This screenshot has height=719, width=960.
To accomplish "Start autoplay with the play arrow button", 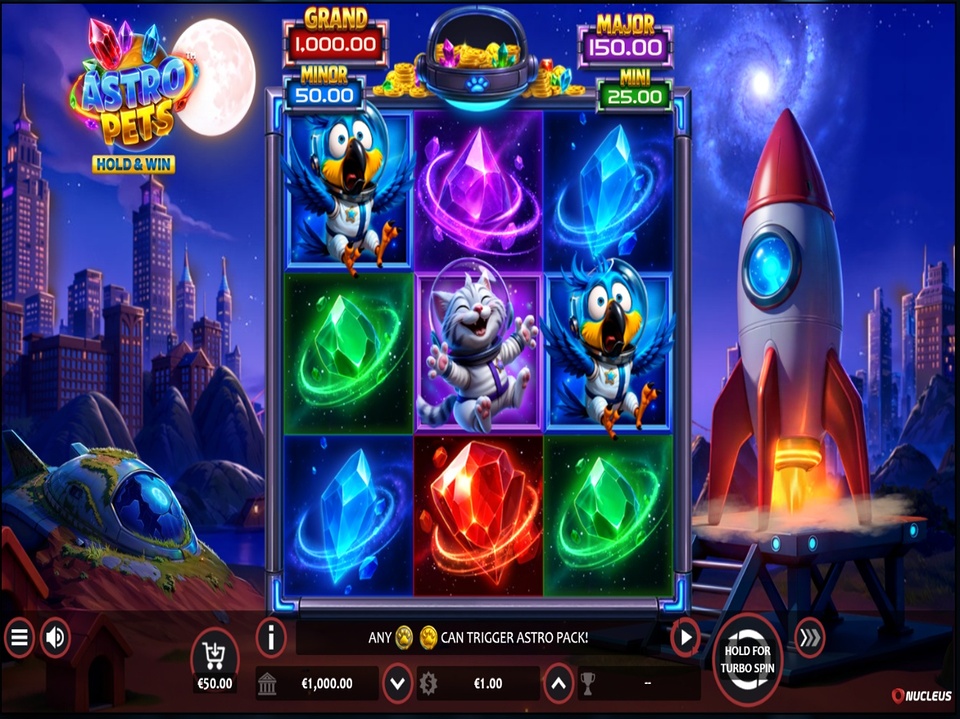I will 685,637.
